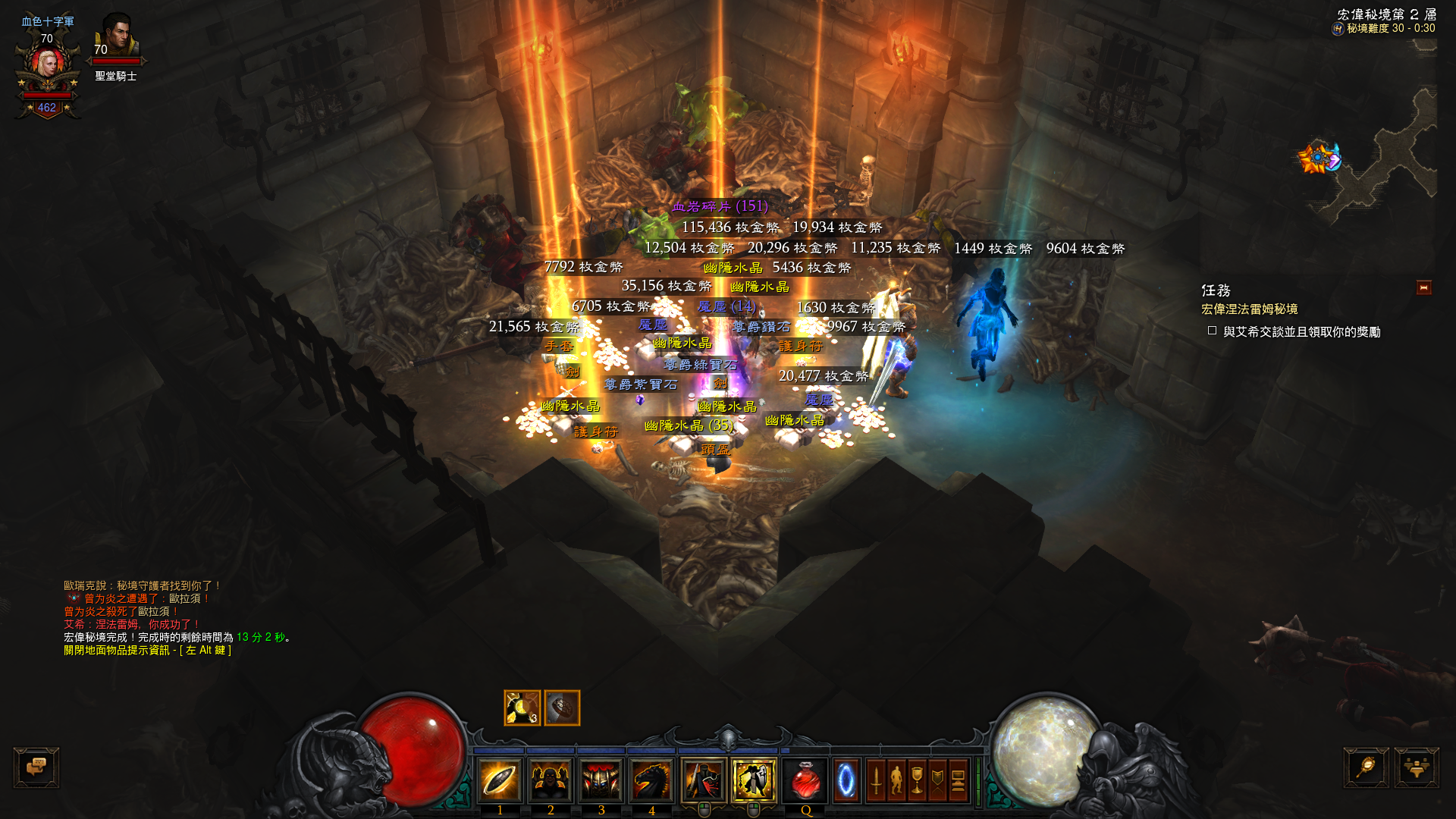Viewport: 1456px width, 819px height.
Task: Select the golden shield knight skill
Action: (754, 780)
